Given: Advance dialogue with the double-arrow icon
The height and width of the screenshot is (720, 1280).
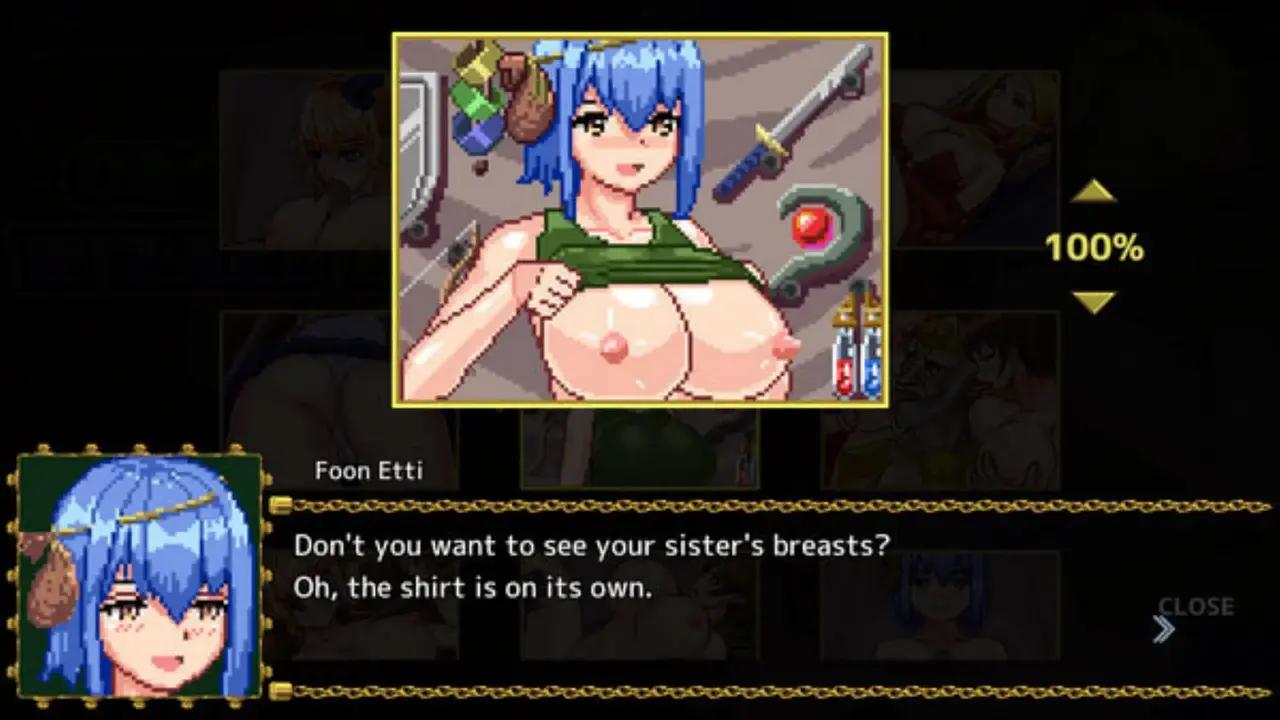Looking at the screenshot, I should 1163,629.
